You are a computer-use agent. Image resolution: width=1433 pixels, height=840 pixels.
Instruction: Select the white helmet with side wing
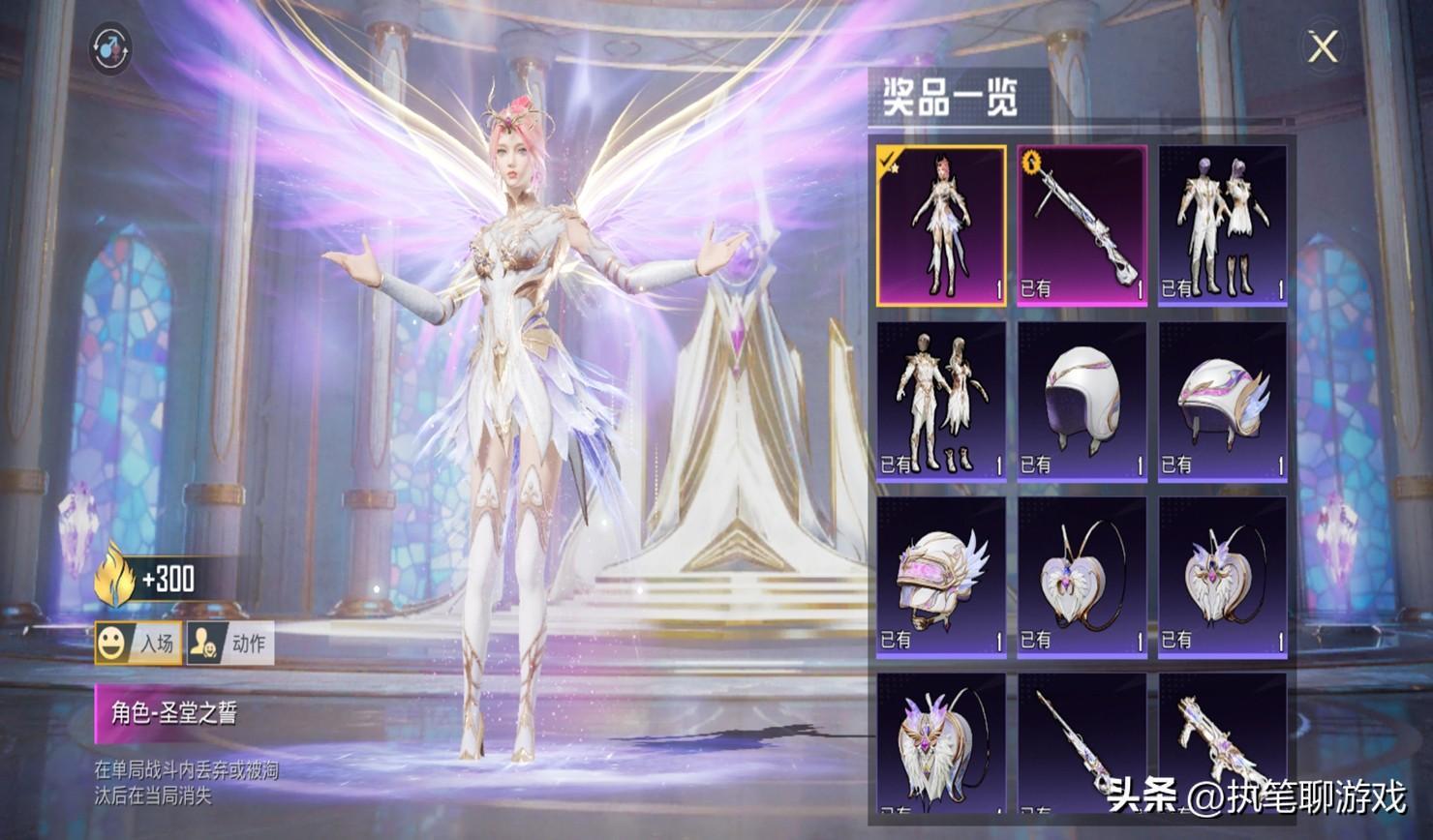point(1222,402)
